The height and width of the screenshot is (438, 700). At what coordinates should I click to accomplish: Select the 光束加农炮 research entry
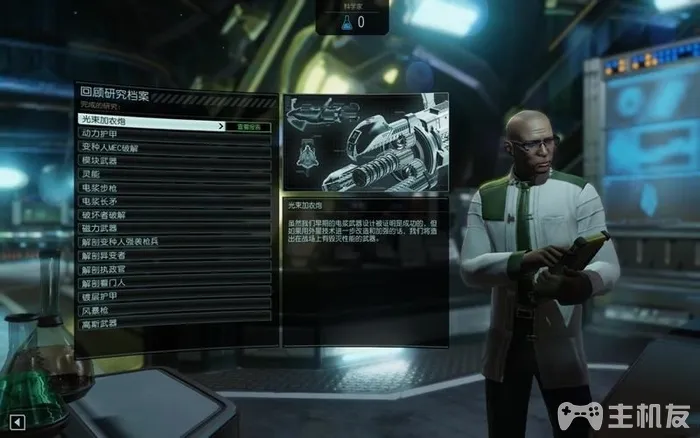150,120
